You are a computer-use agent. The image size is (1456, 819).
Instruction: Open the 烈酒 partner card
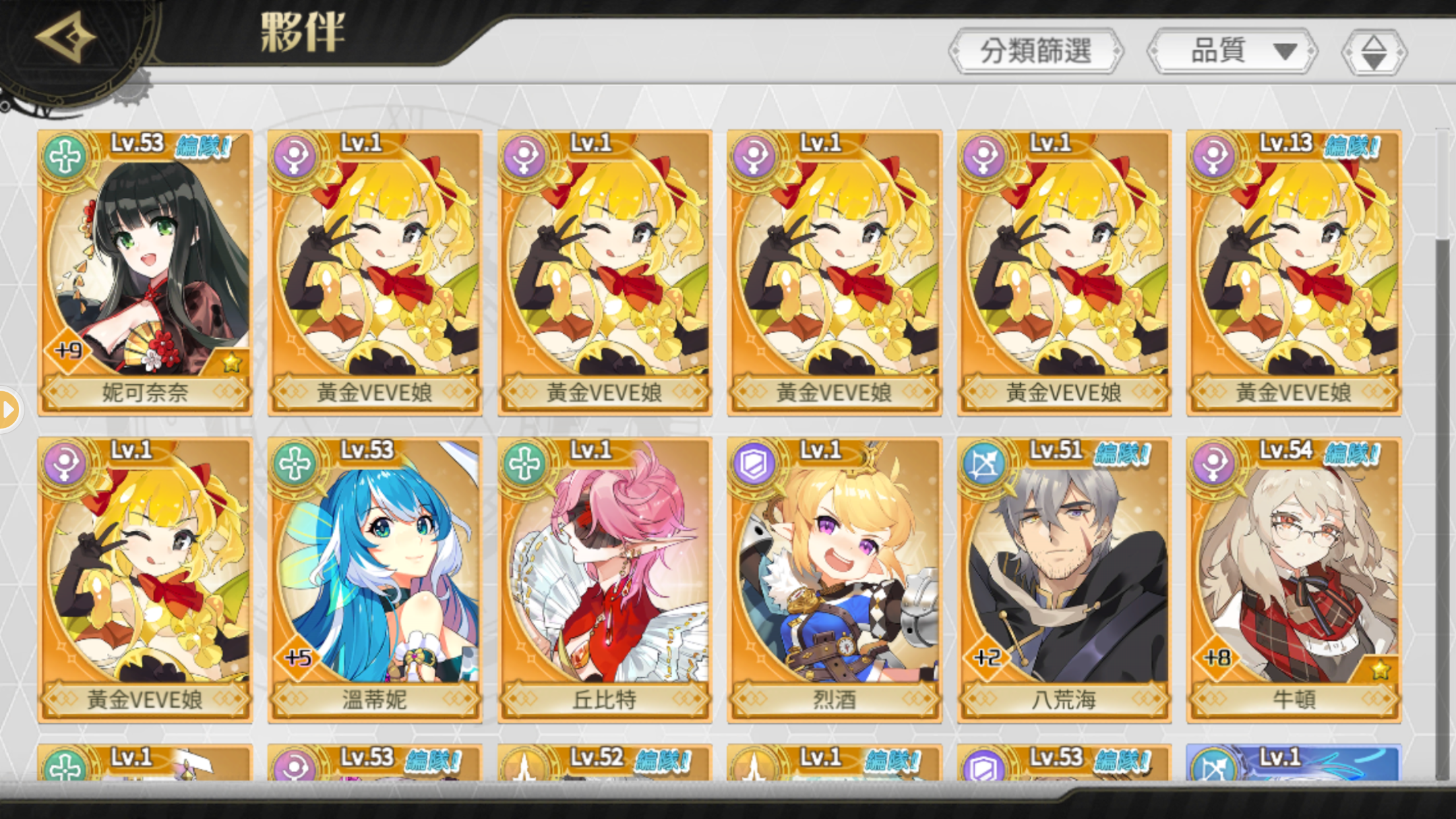click(x=834, y=579)
